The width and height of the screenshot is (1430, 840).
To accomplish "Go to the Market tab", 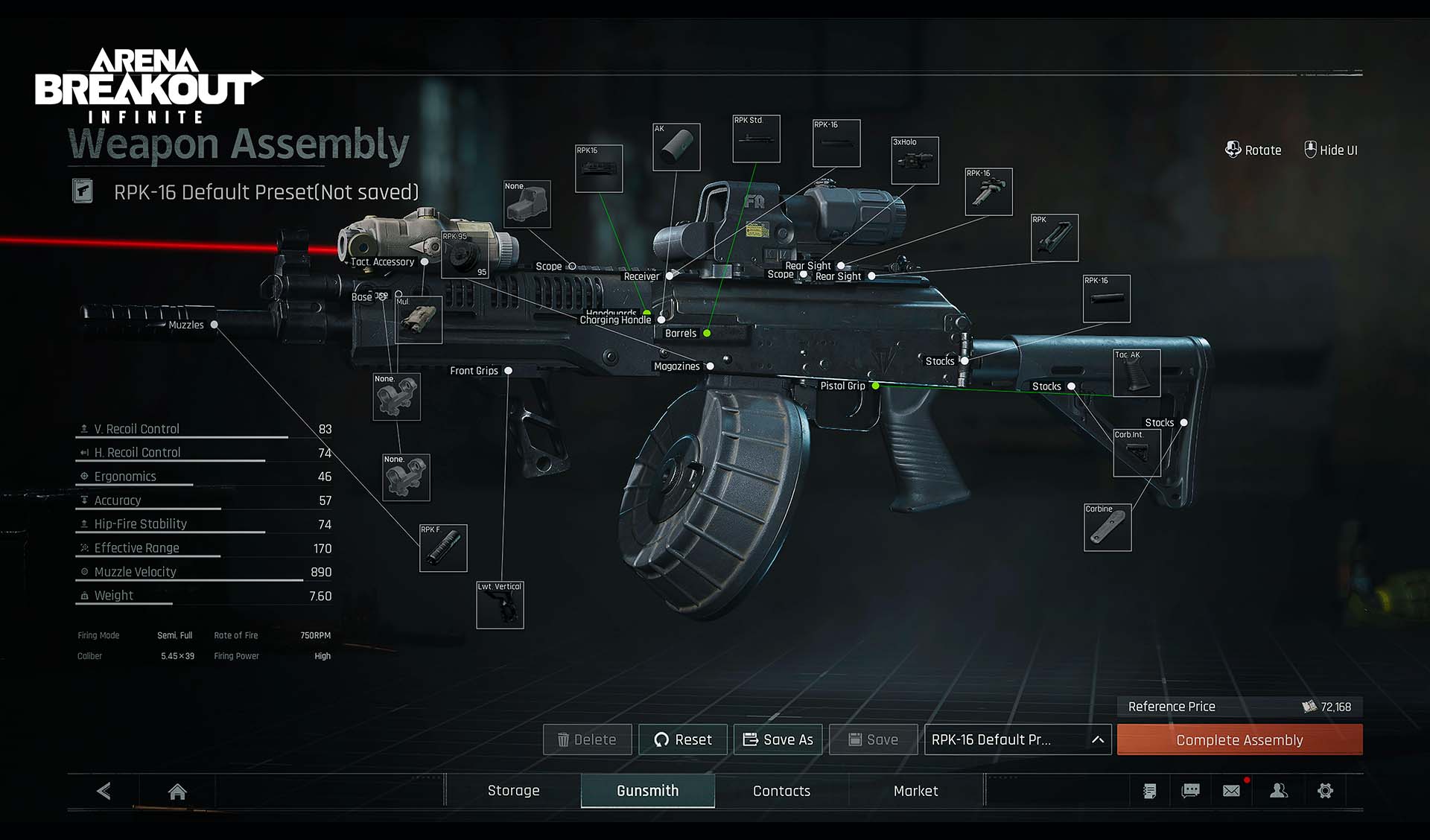I will tap(915, 791).
